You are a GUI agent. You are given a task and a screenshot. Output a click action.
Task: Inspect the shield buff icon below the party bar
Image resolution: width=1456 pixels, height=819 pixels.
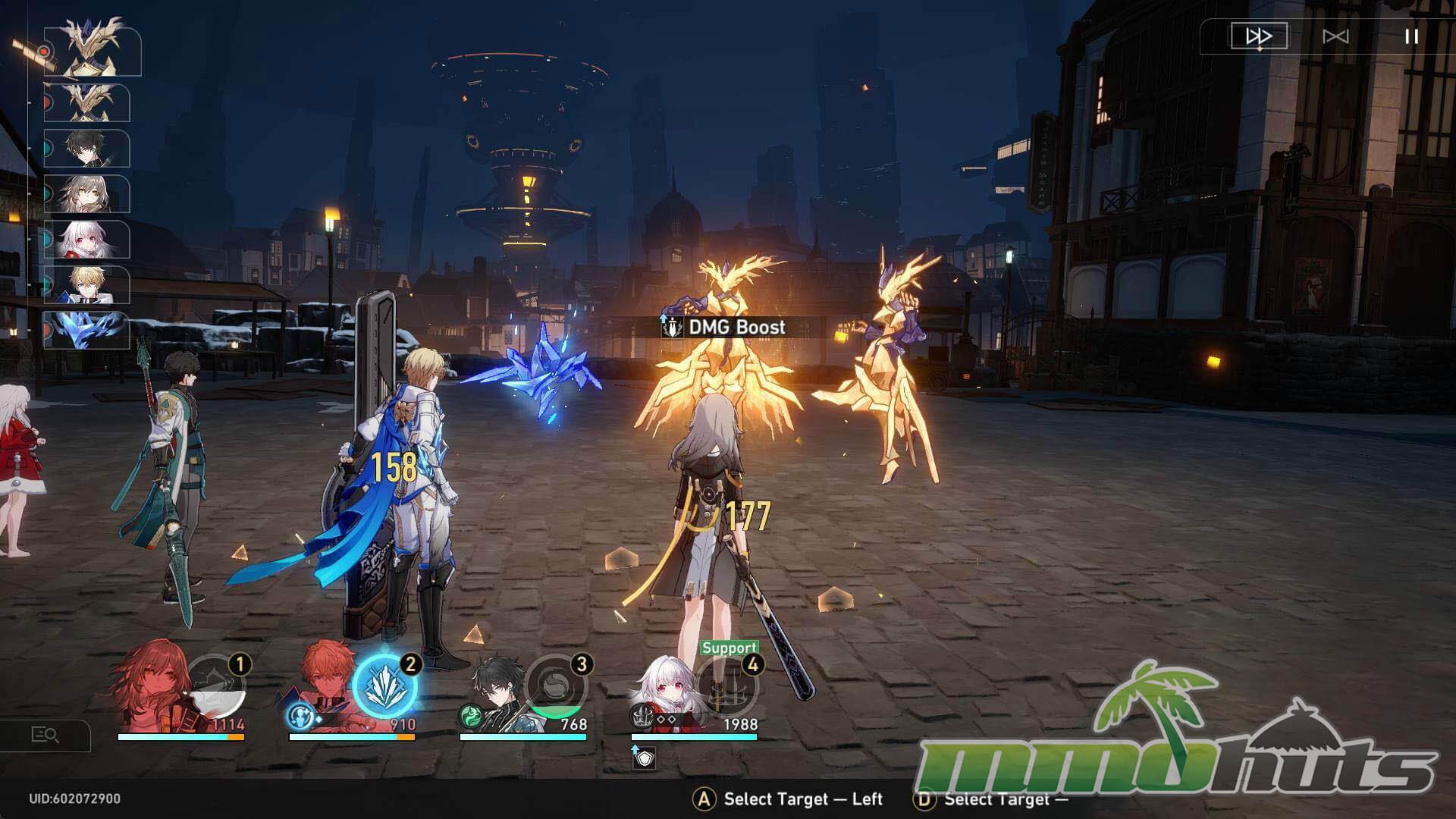(x=644, y=758)
